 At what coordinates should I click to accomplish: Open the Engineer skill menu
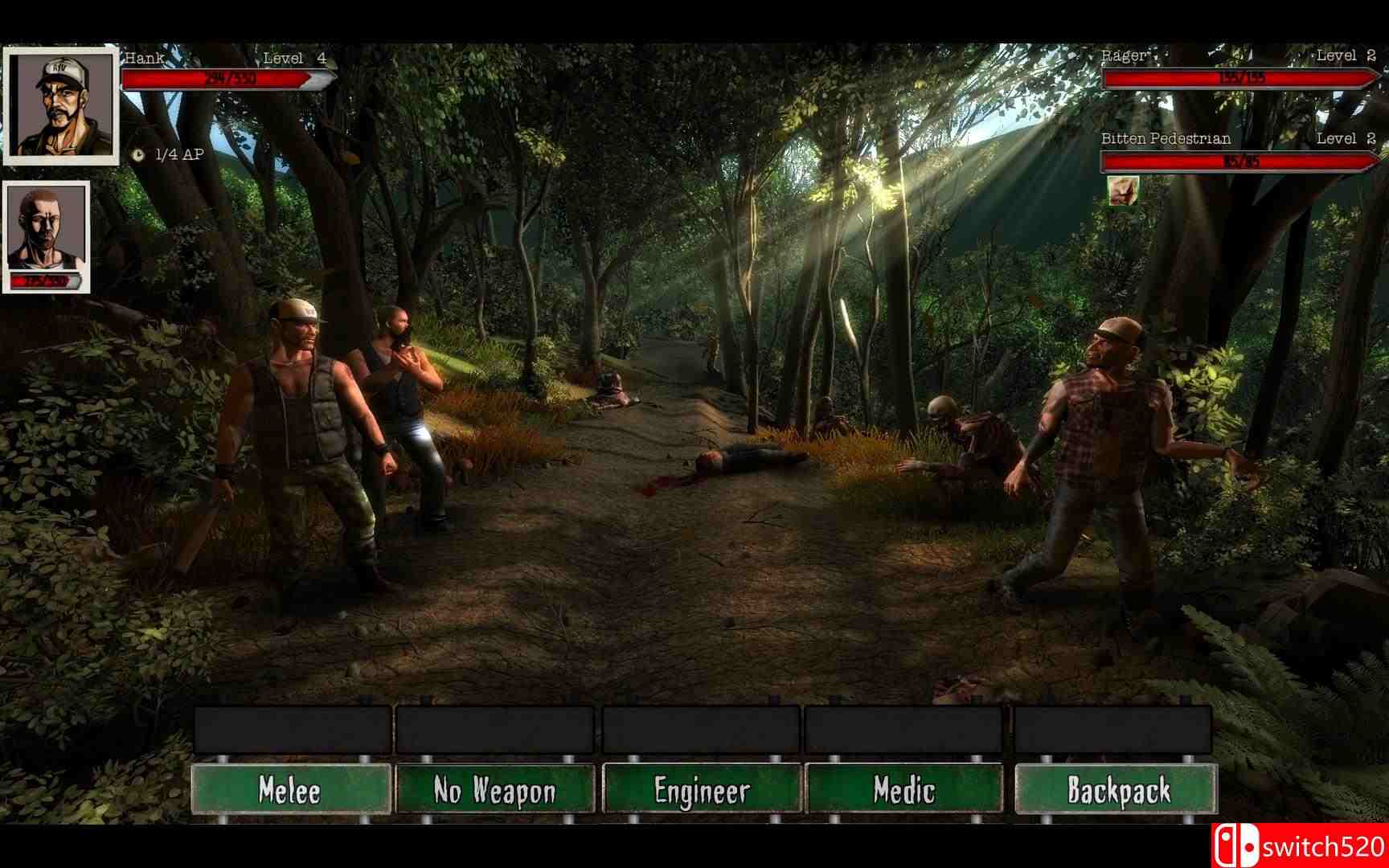point(702,792)
